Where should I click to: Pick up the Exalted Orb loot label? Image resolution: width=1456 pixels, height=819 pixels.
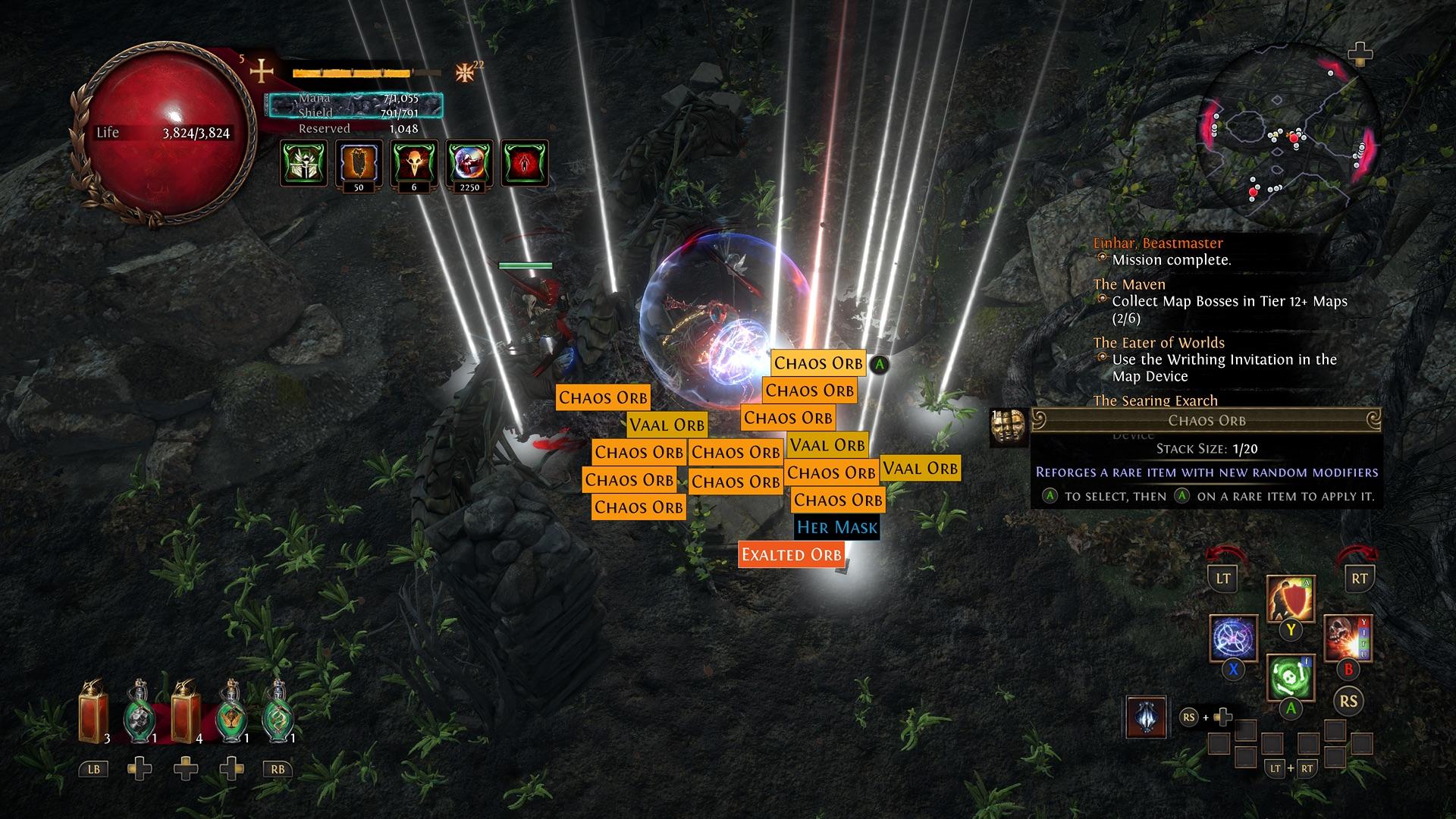pos(791,554)
